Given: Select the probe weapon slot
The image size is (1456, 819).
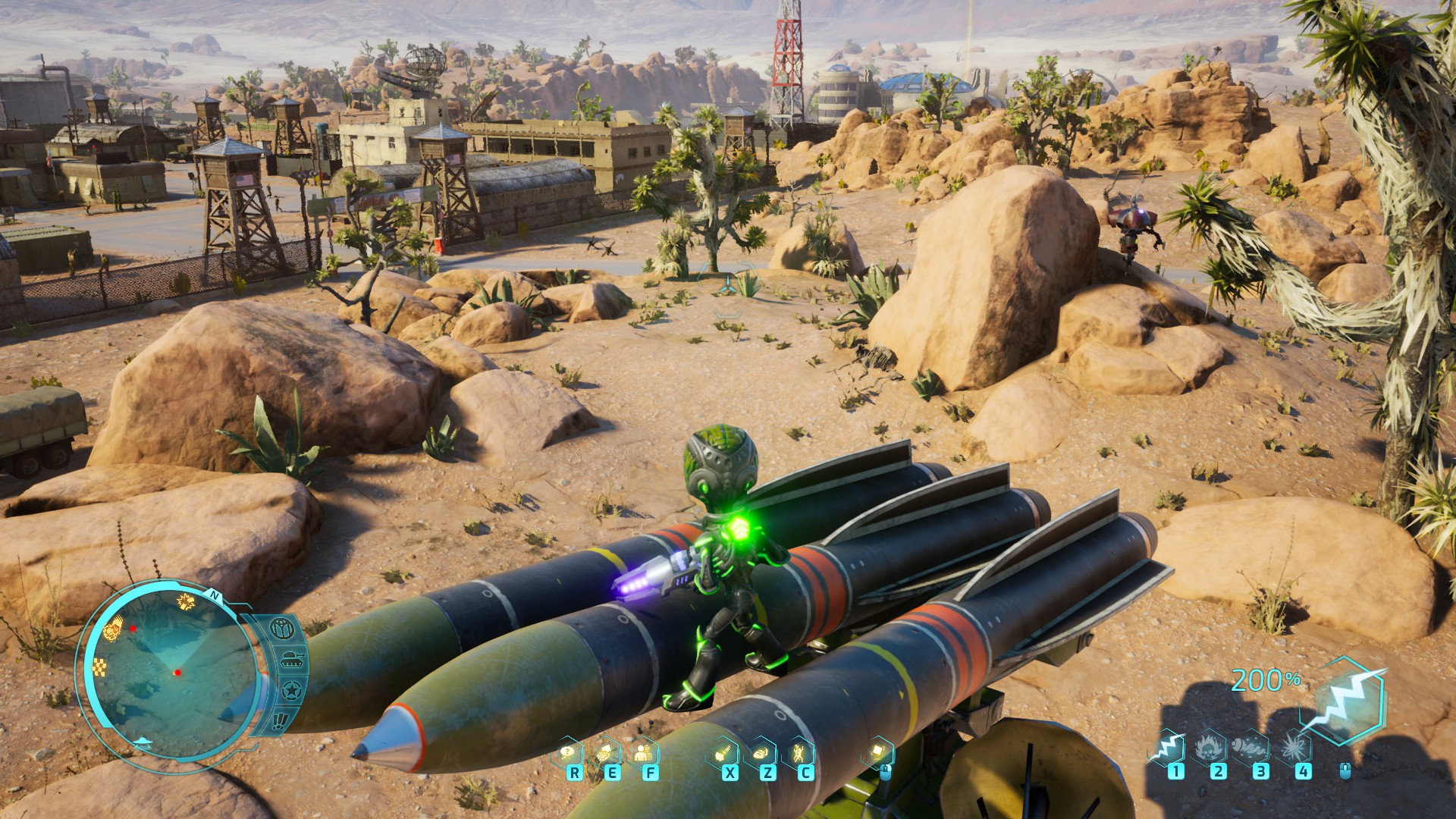Looking at the screenshot, I should click(x=1250, y=748).
